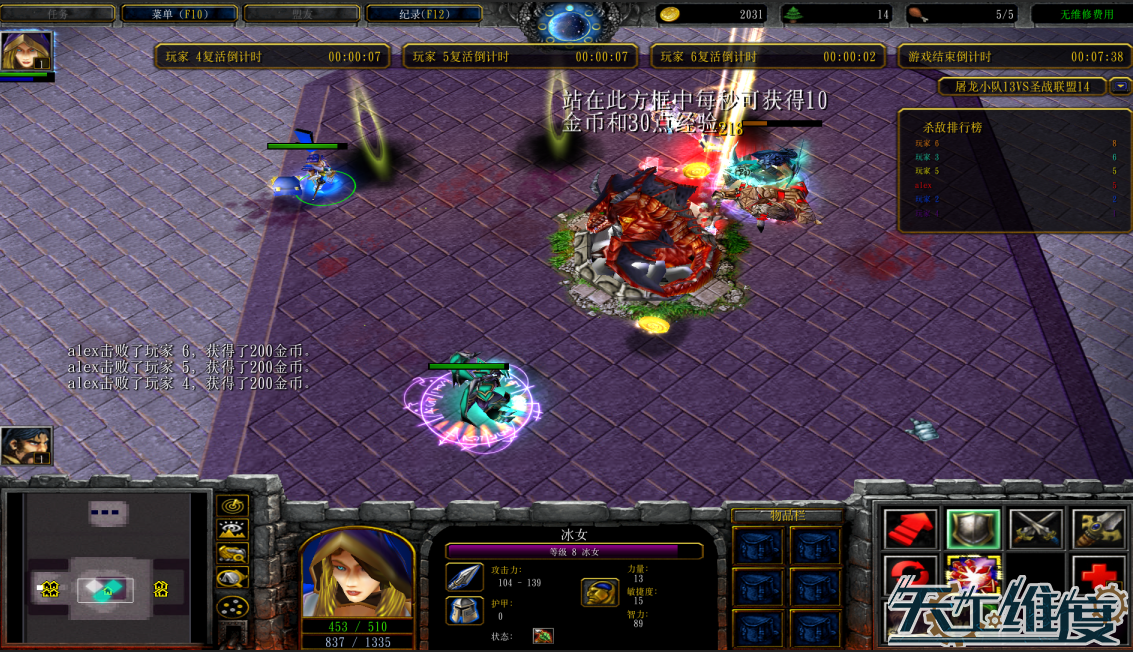Select the Hold Position shield command
1133x652 pixels.
(x=973, y=528)
